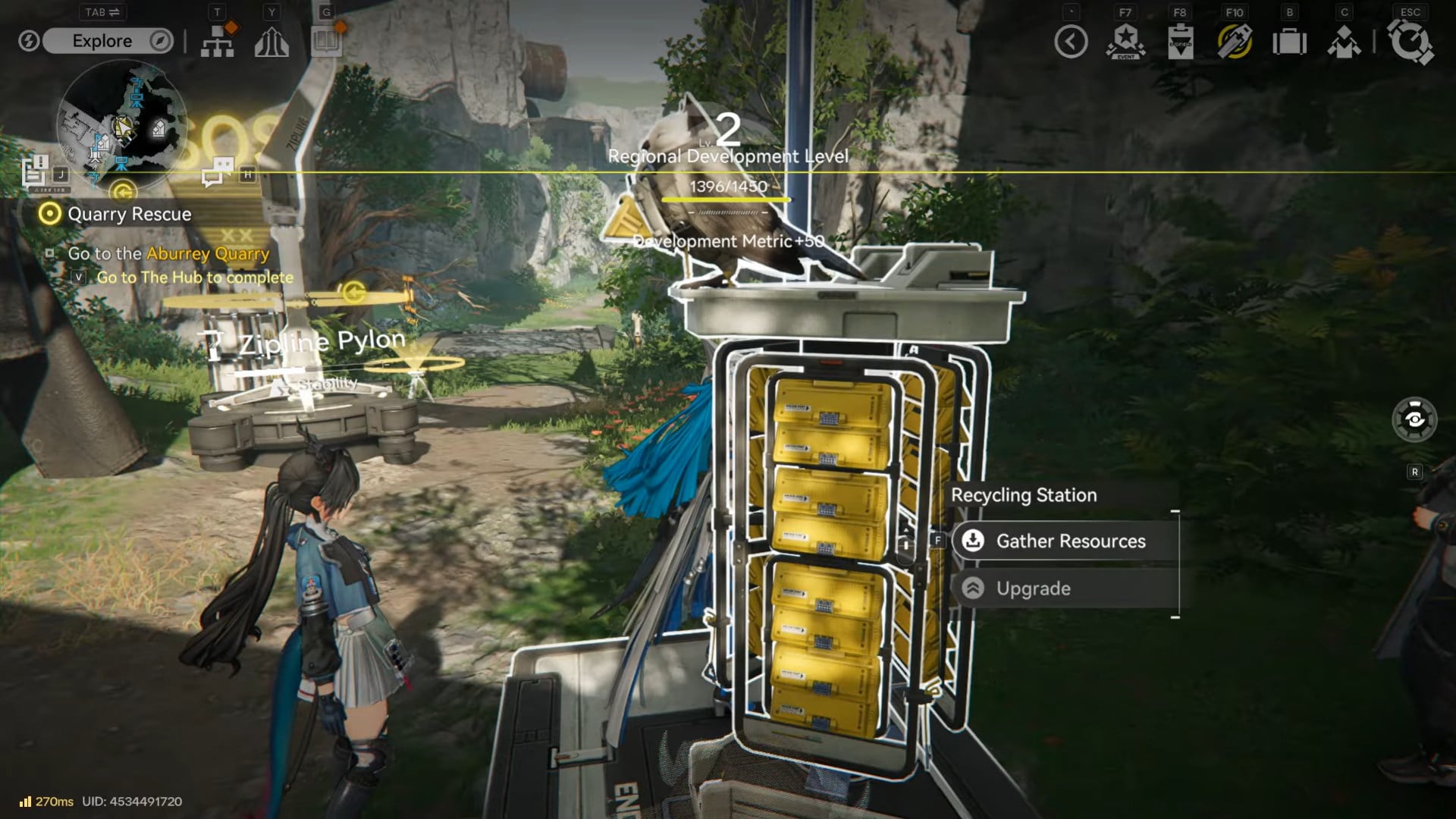Open the open-book guide icon
This screenshot has width=1456, height=819.
tap(326, 42)
